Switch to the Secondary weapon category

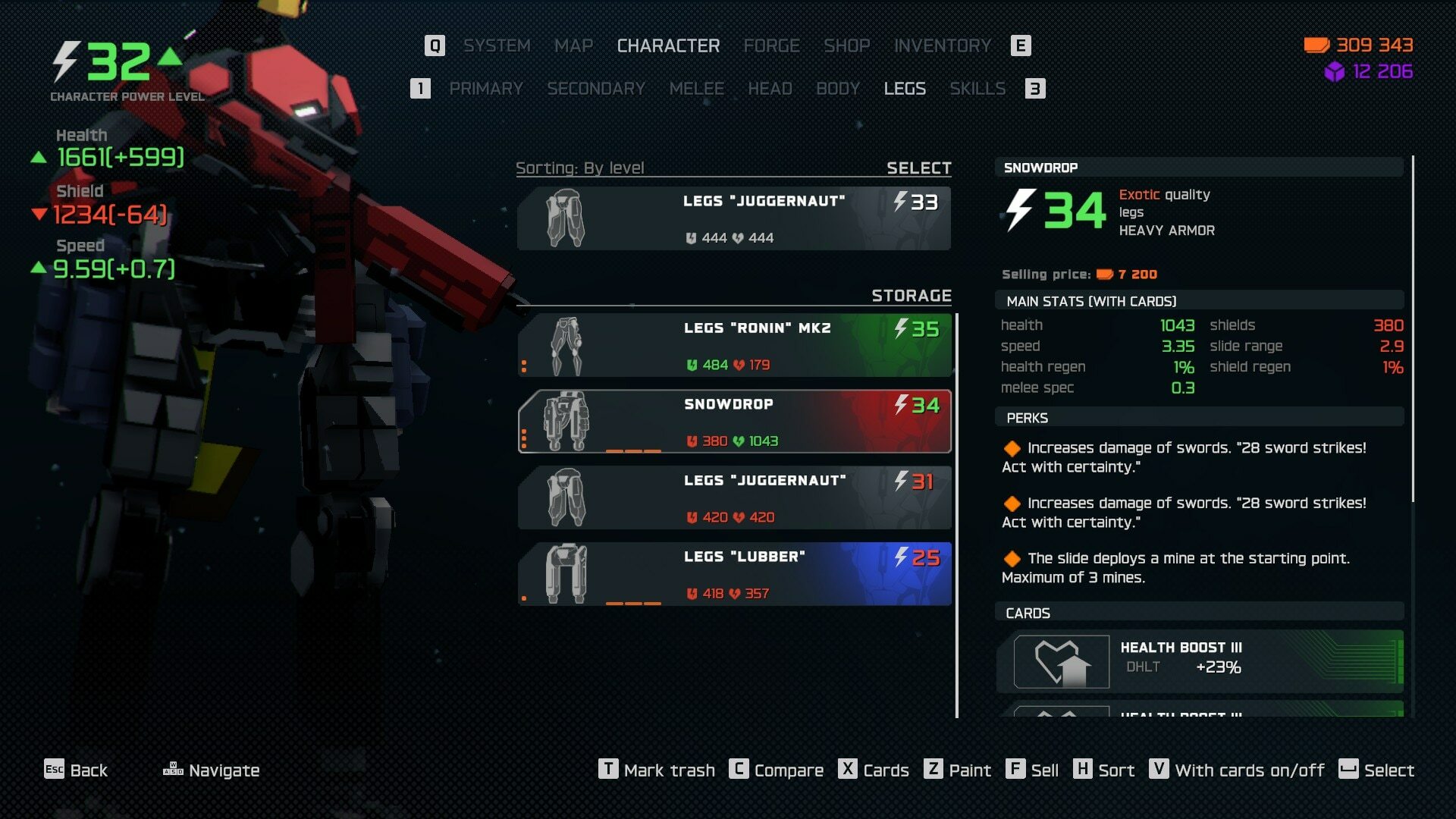click(x=595, y=89)
